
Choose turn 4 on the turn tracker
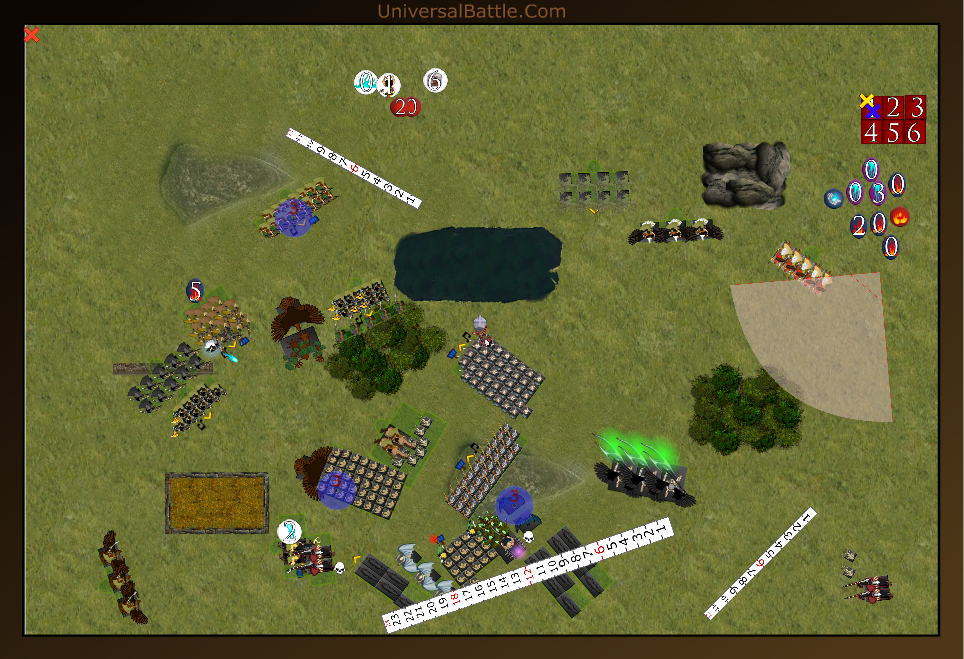[872, 132]
